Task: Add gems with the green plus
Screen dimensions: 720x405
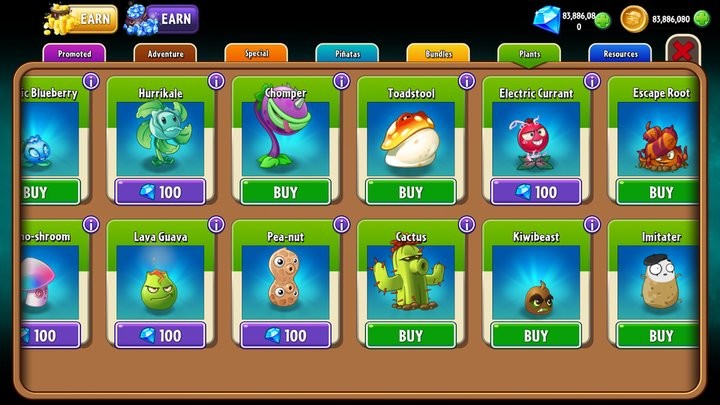Action: pyautogui.click(x=601, y=18)
